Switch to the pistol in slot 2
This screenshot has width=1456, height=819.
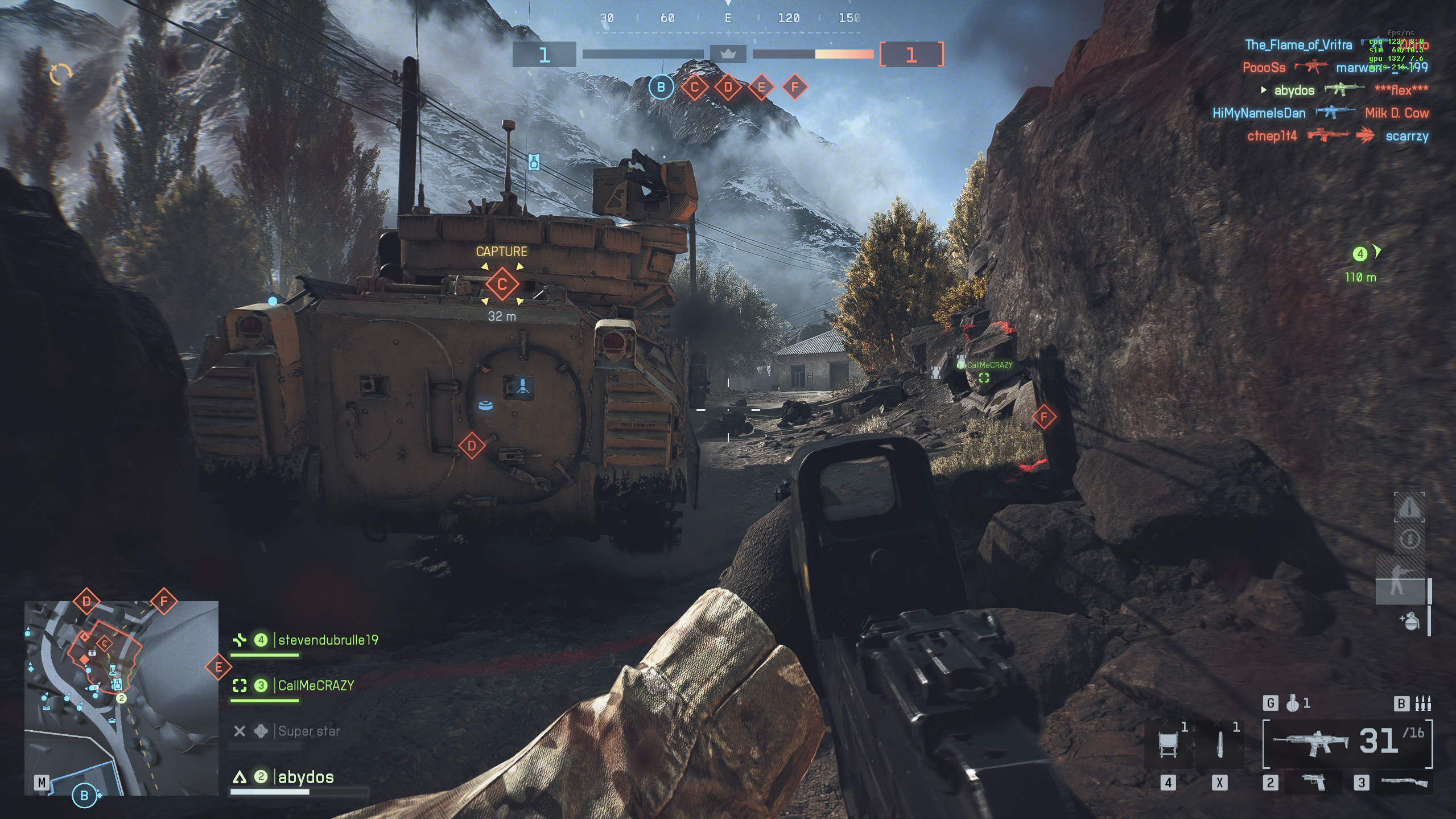tap(1313, 783)
